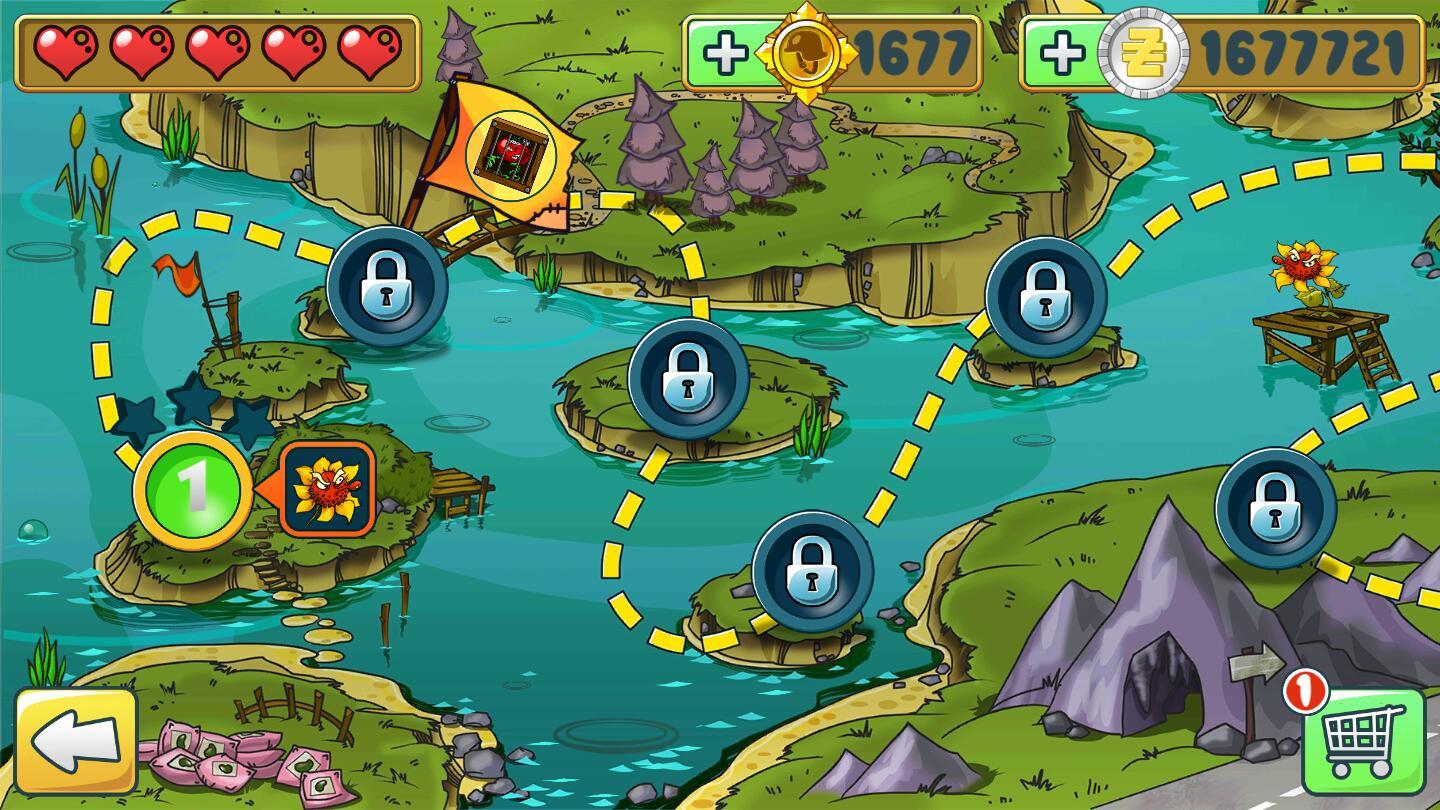Select the sunflower monster badge beside level 1

point(327,489)
